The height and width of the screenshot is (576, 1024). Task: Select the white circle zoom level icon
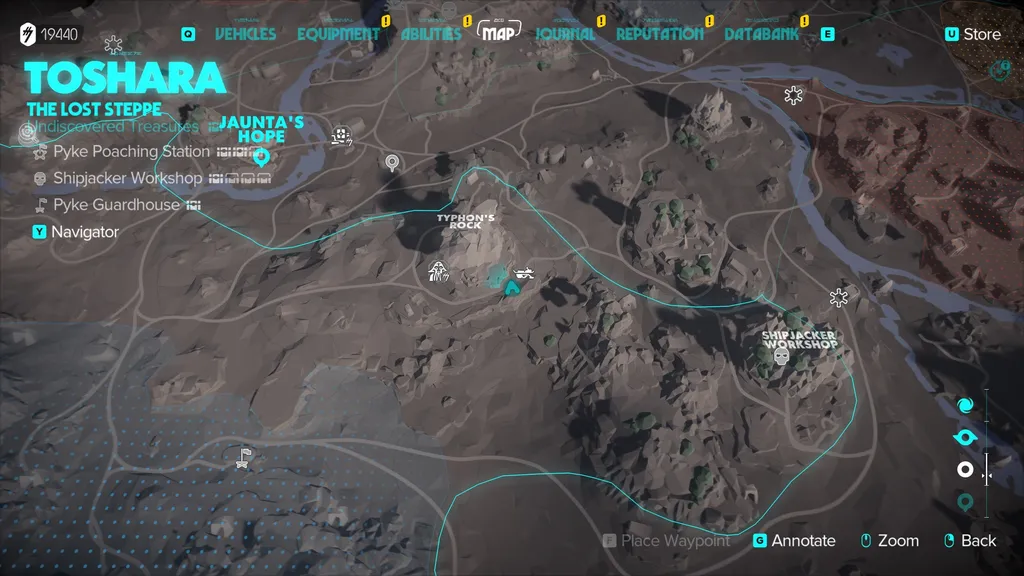point(965,469)
